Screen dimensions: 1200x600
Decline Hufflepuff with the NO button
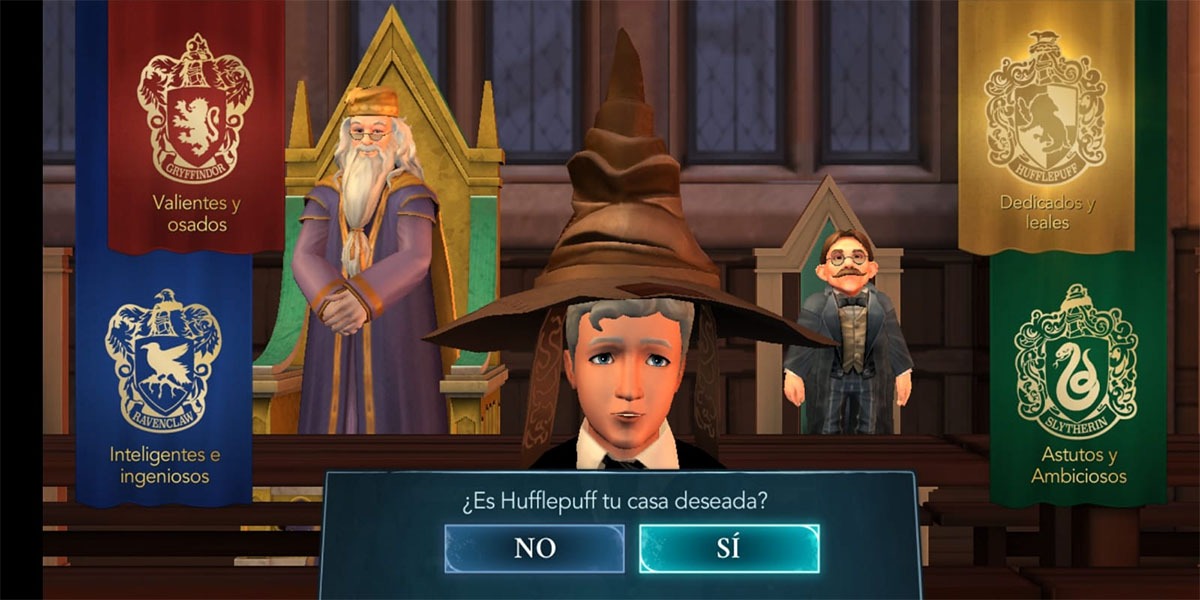point(534,548)
